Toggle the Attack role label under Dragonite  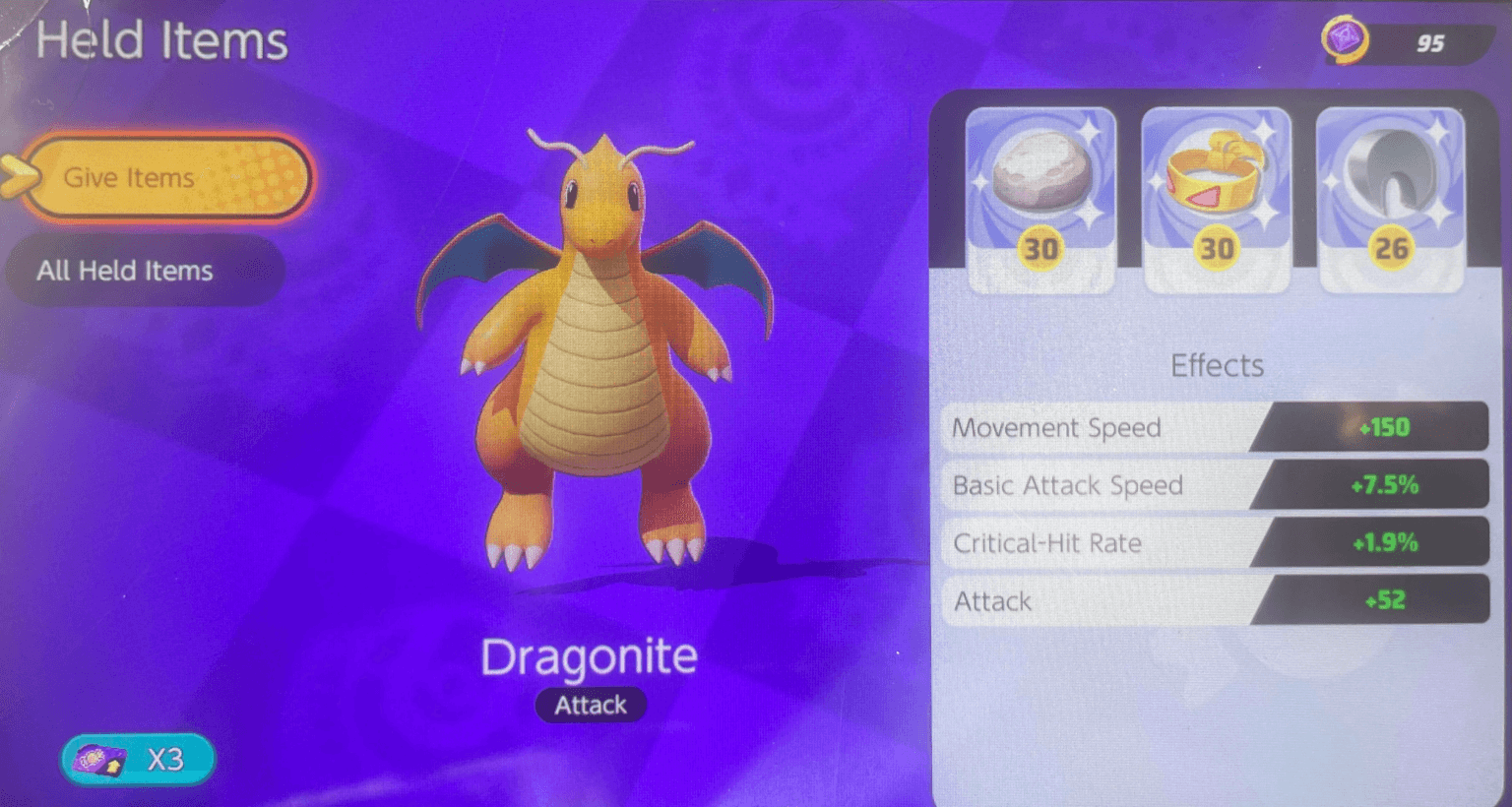pyautogui.click(x=591, y=705)
